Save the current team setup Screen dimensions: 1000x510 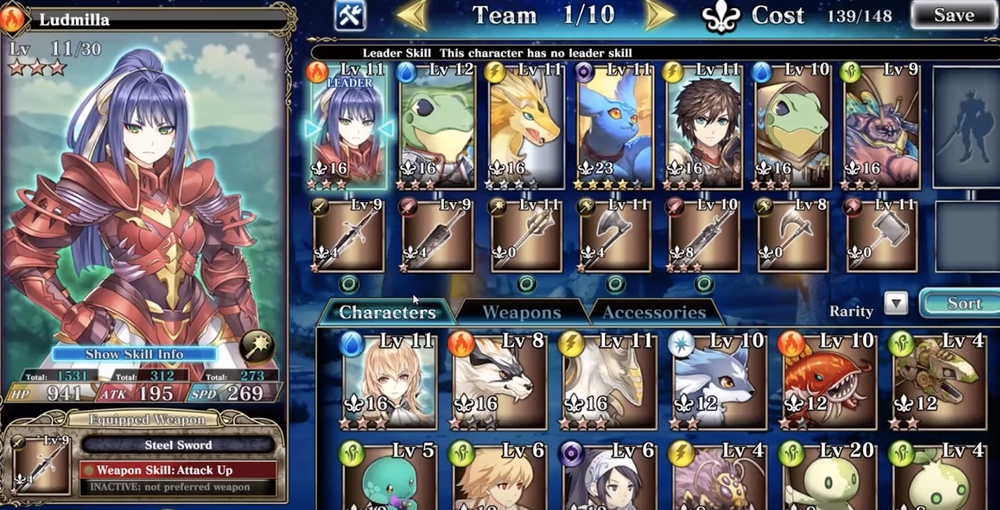click(x=953, y=15)
